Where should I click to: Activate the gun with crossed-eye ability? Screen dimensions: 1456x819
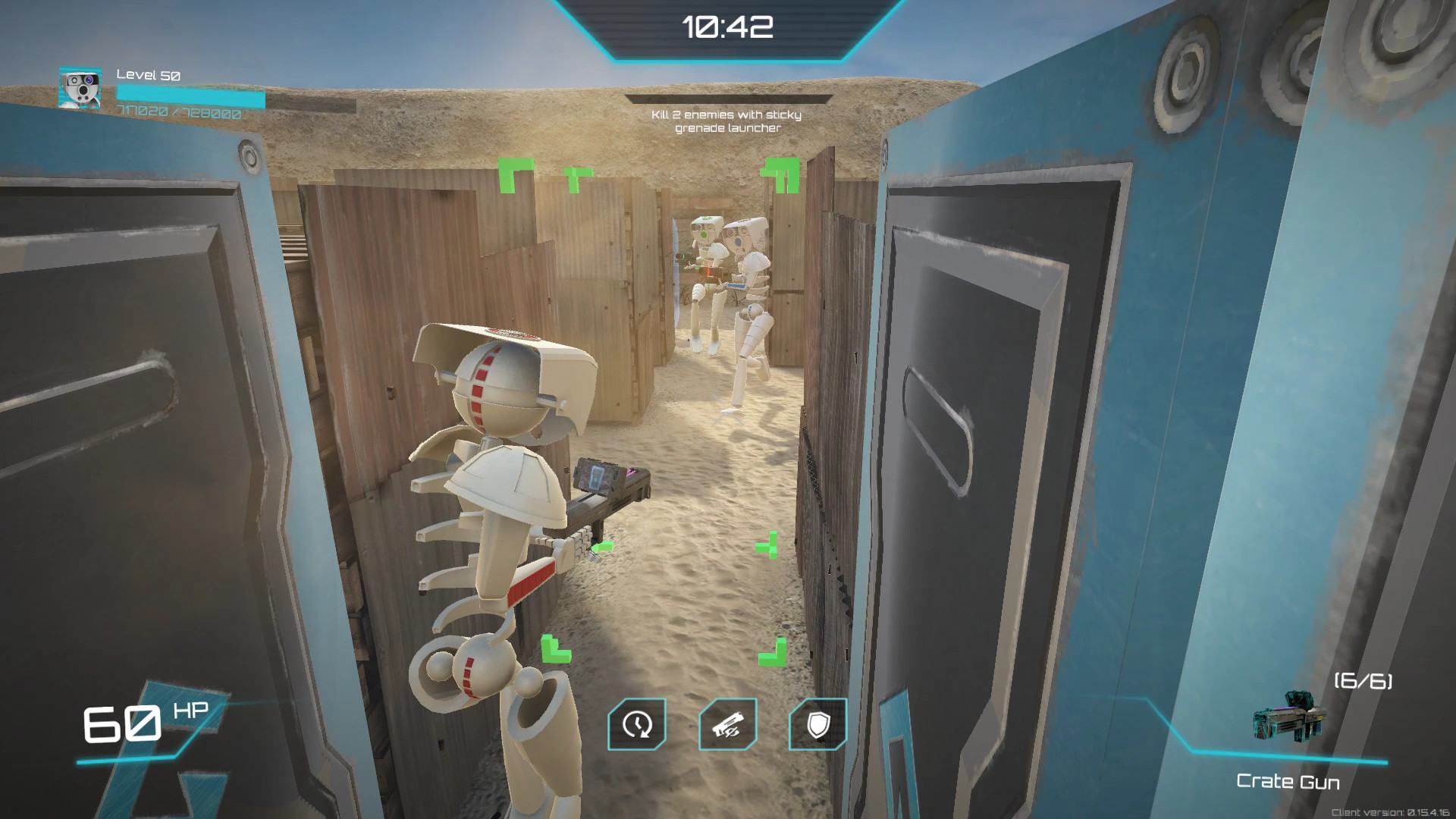point(727,724)
